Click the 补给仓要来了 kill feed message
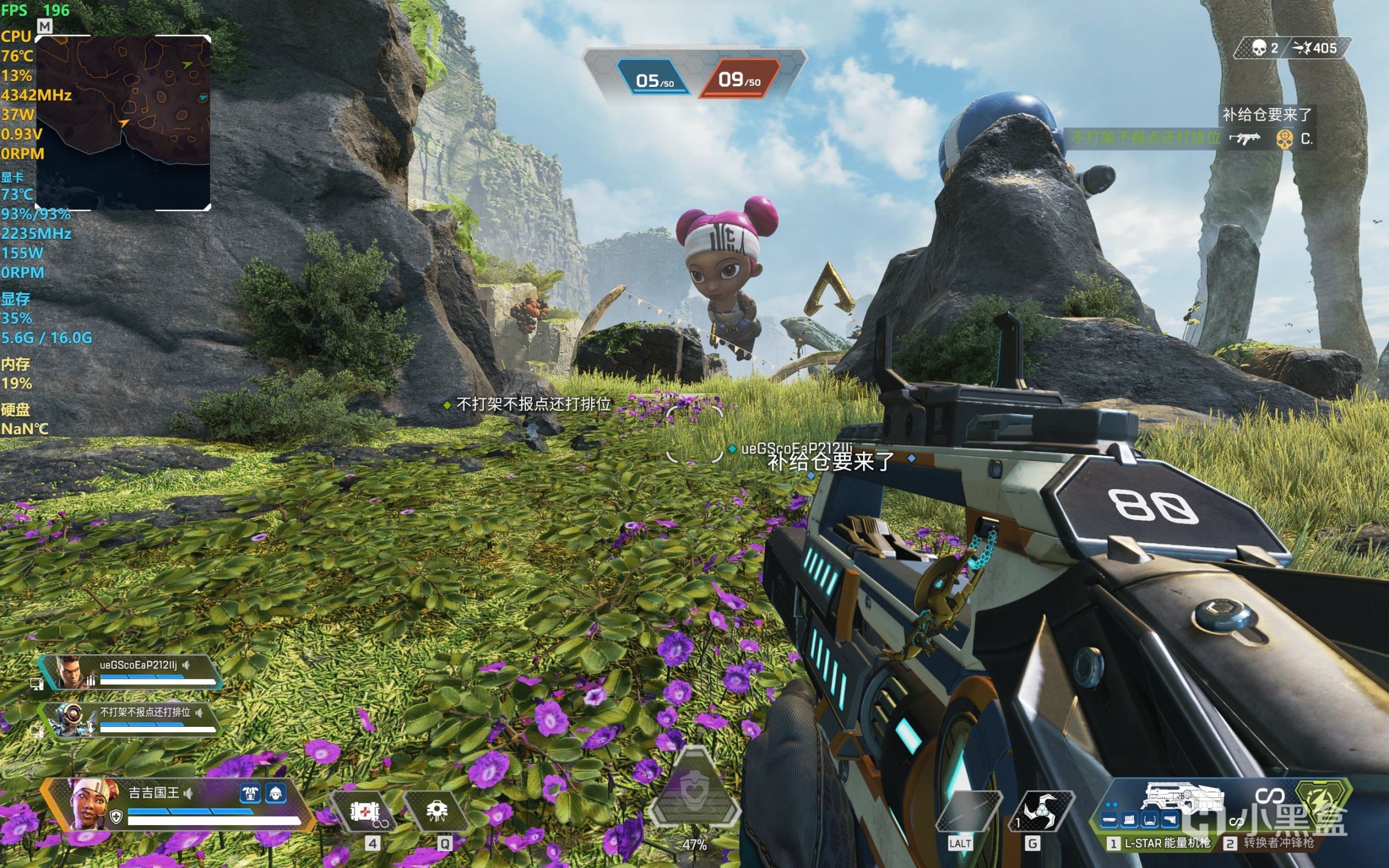Screen dimensions: 1389x868 coord(1266,115)
